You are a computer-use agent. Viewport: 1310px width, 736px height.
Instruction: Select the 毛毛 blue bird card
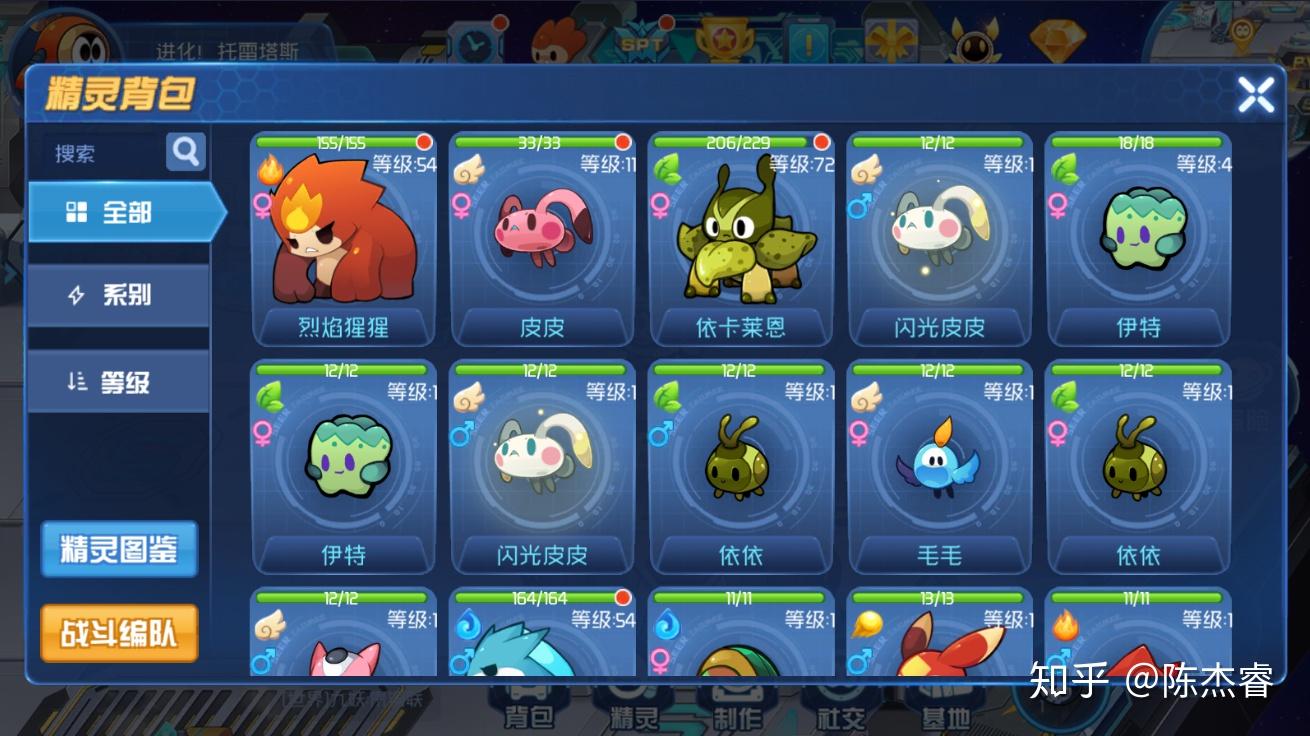pos(939,467)
